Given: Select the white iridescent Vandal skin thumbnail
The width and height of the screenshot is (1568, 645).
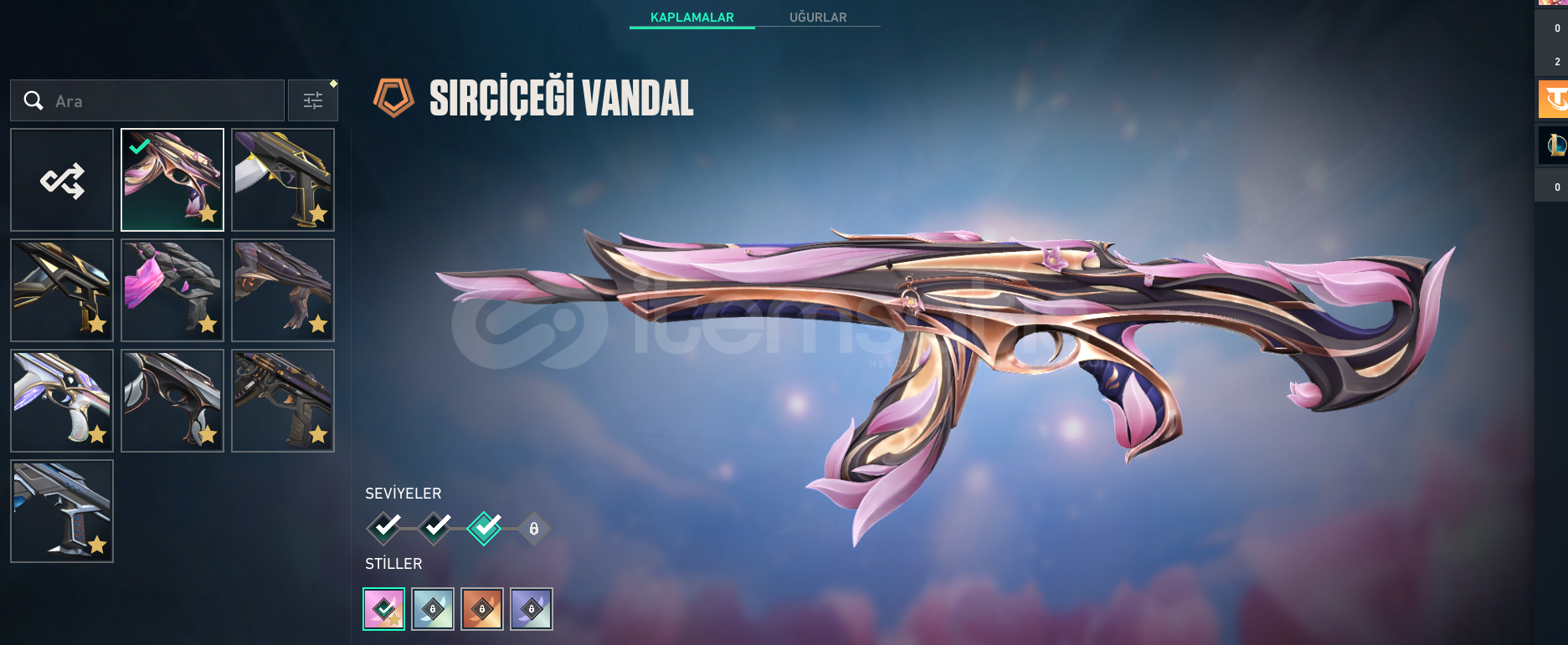Looking at the screenshot, I should click(62, 401).
